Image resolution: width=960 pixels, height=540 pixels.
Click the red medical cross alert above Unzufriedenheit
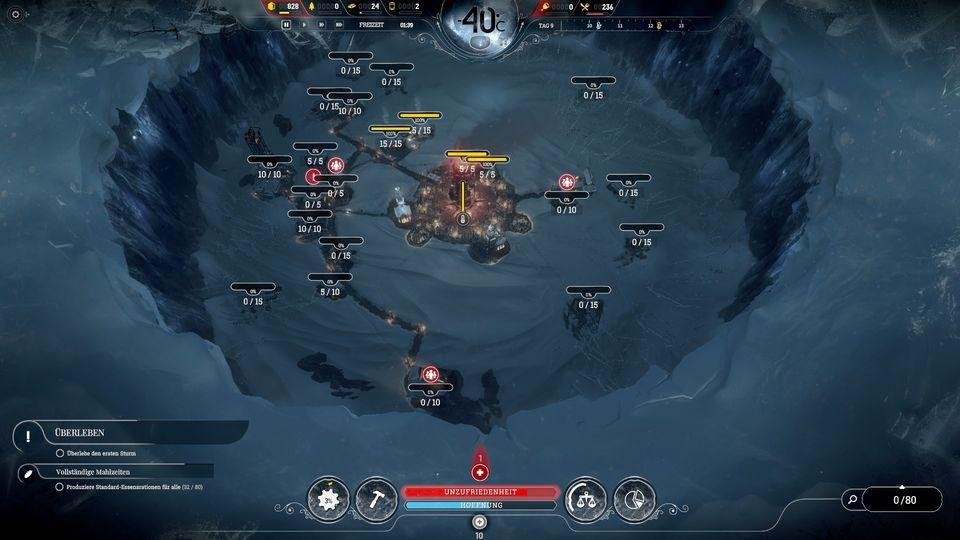click(x=480, y=472)
